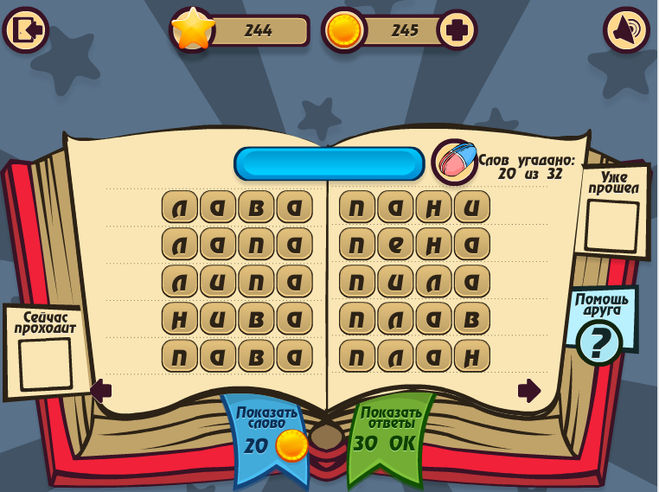
Task: Select the guessed word ЛАВА
Action: pos(235,209)
